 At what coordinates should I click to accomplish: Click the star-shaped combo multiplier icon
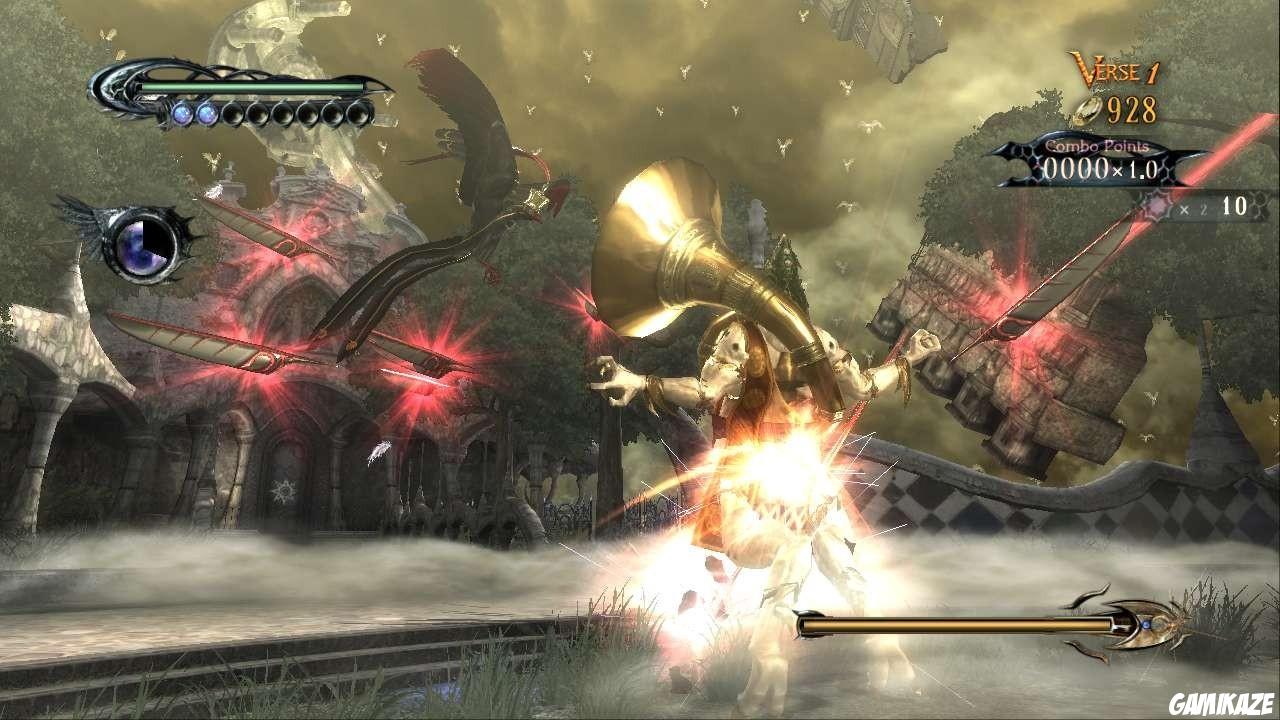(x=1158, y=204)
